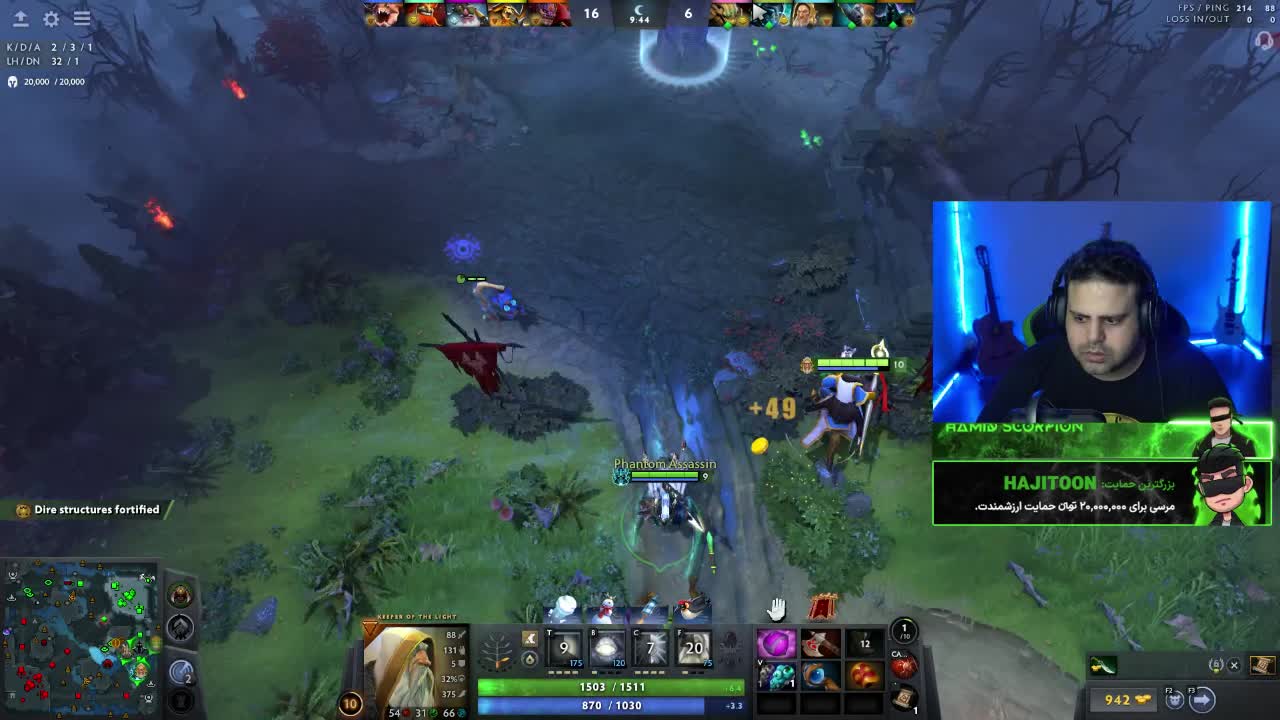Open the main hamburger menu

pos(82,19)
